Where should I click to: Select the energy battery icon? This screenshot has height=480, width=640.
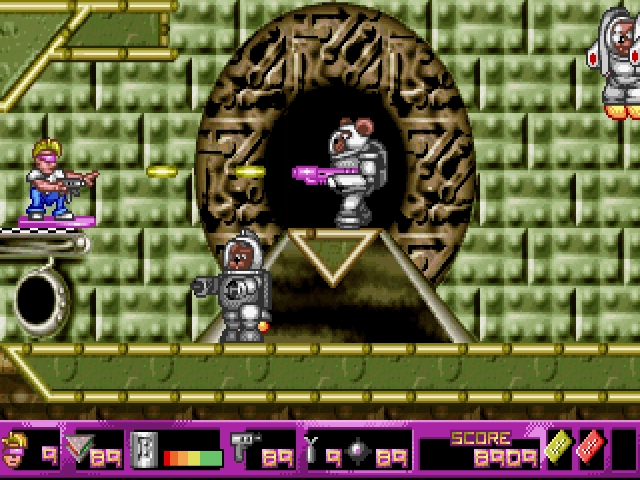[x=143, y=449]
